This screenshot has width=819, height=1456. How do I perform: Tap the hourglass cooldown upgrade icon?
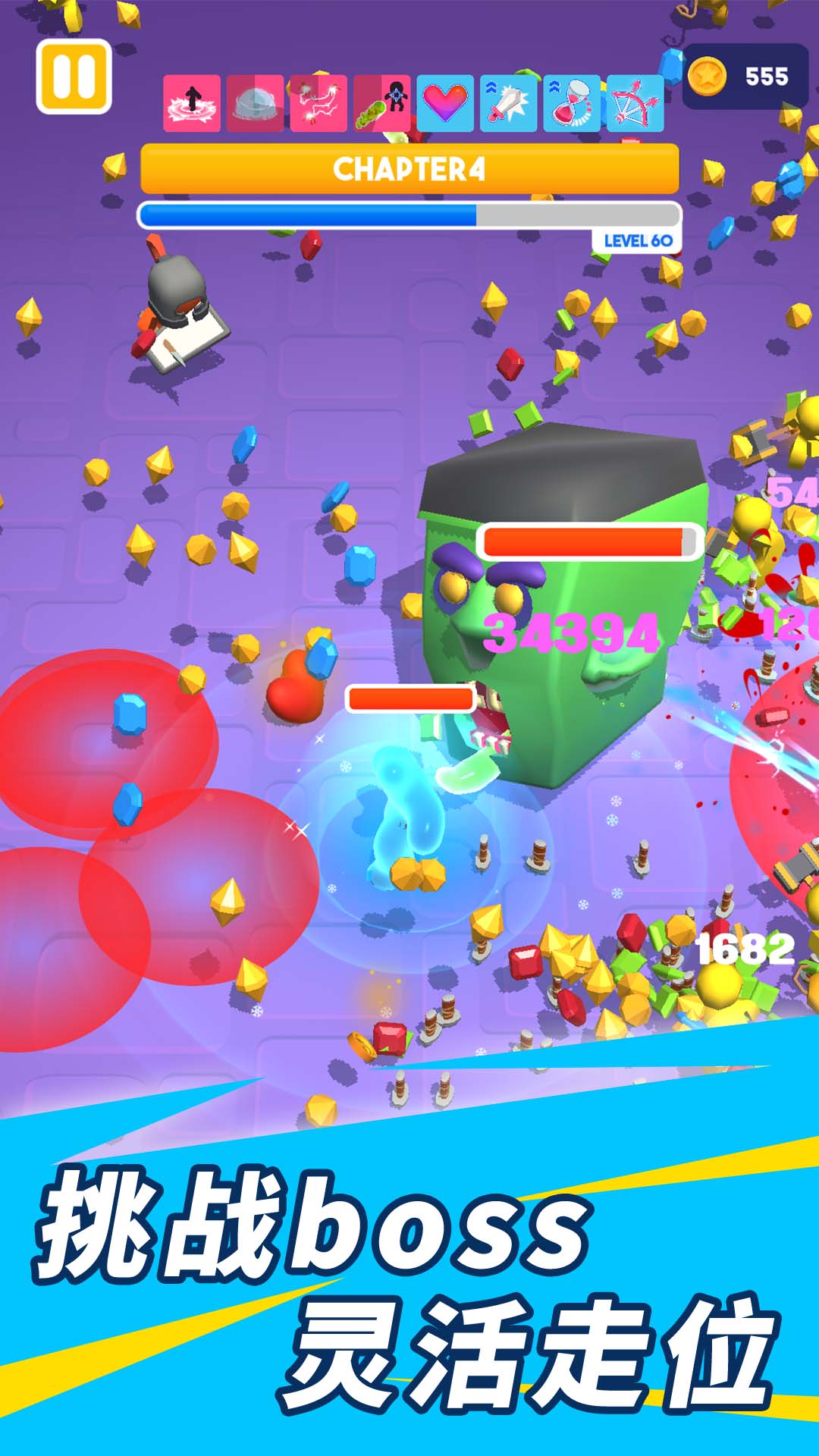[572, 104]
